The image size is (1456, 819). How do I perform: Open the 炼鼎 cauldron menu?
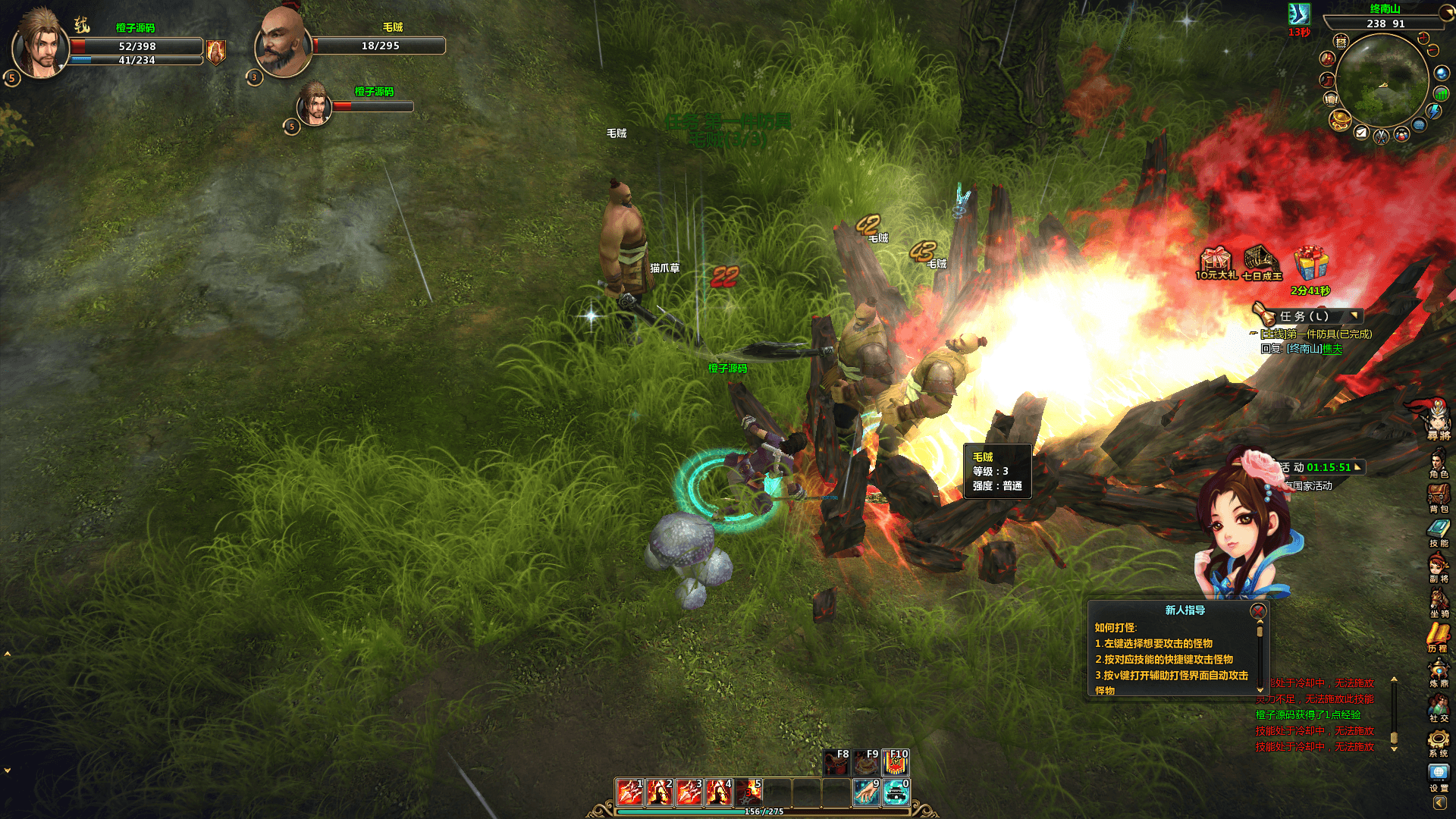[x=1439, y=672]
